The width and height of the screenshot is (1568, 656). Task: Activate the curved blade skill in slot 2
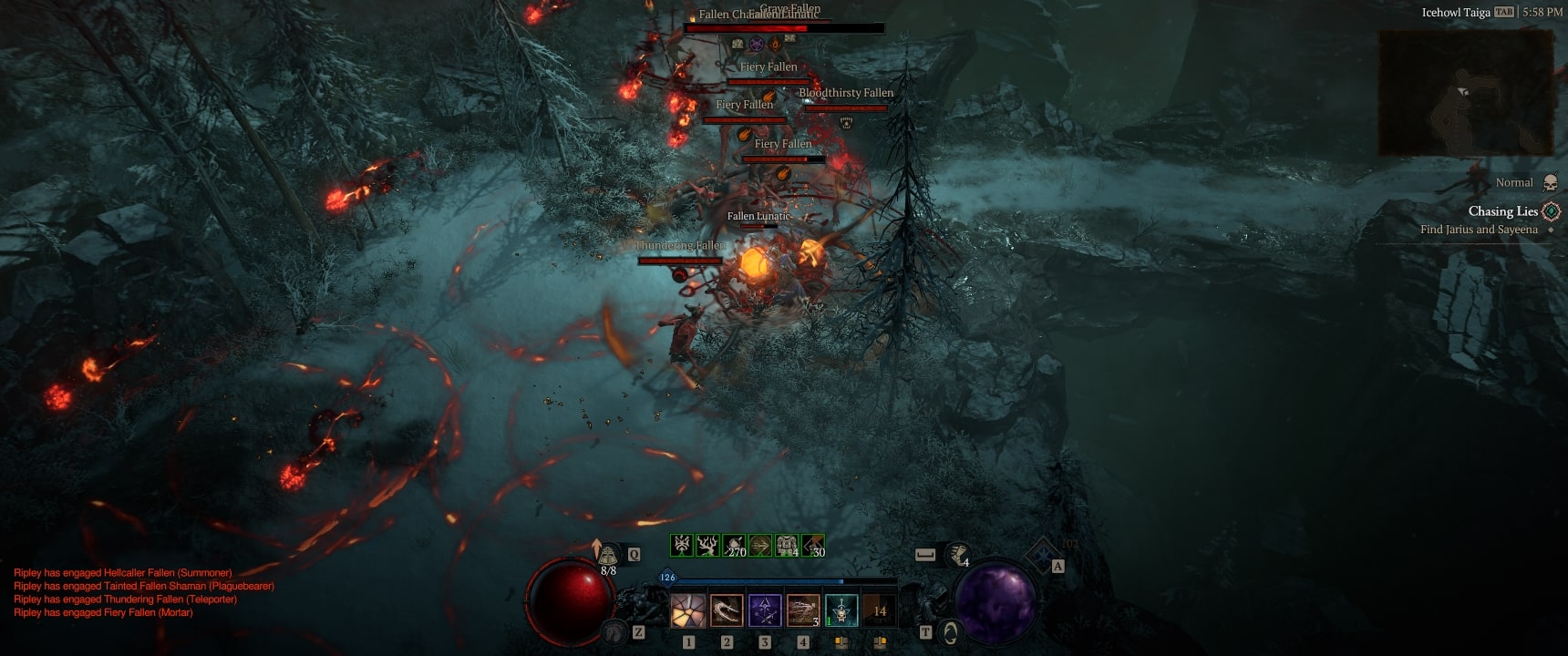pos(727,610)
